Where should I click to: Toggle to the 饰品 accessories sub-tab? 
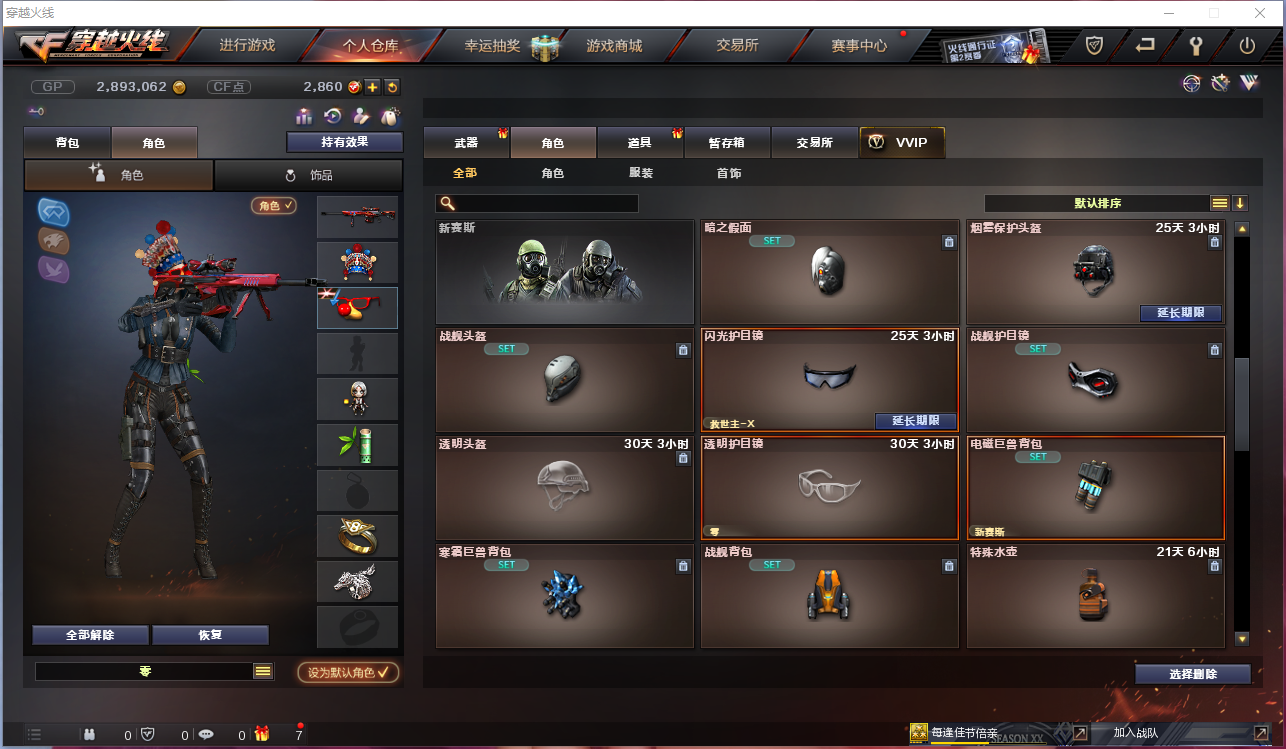click(308, 174)
